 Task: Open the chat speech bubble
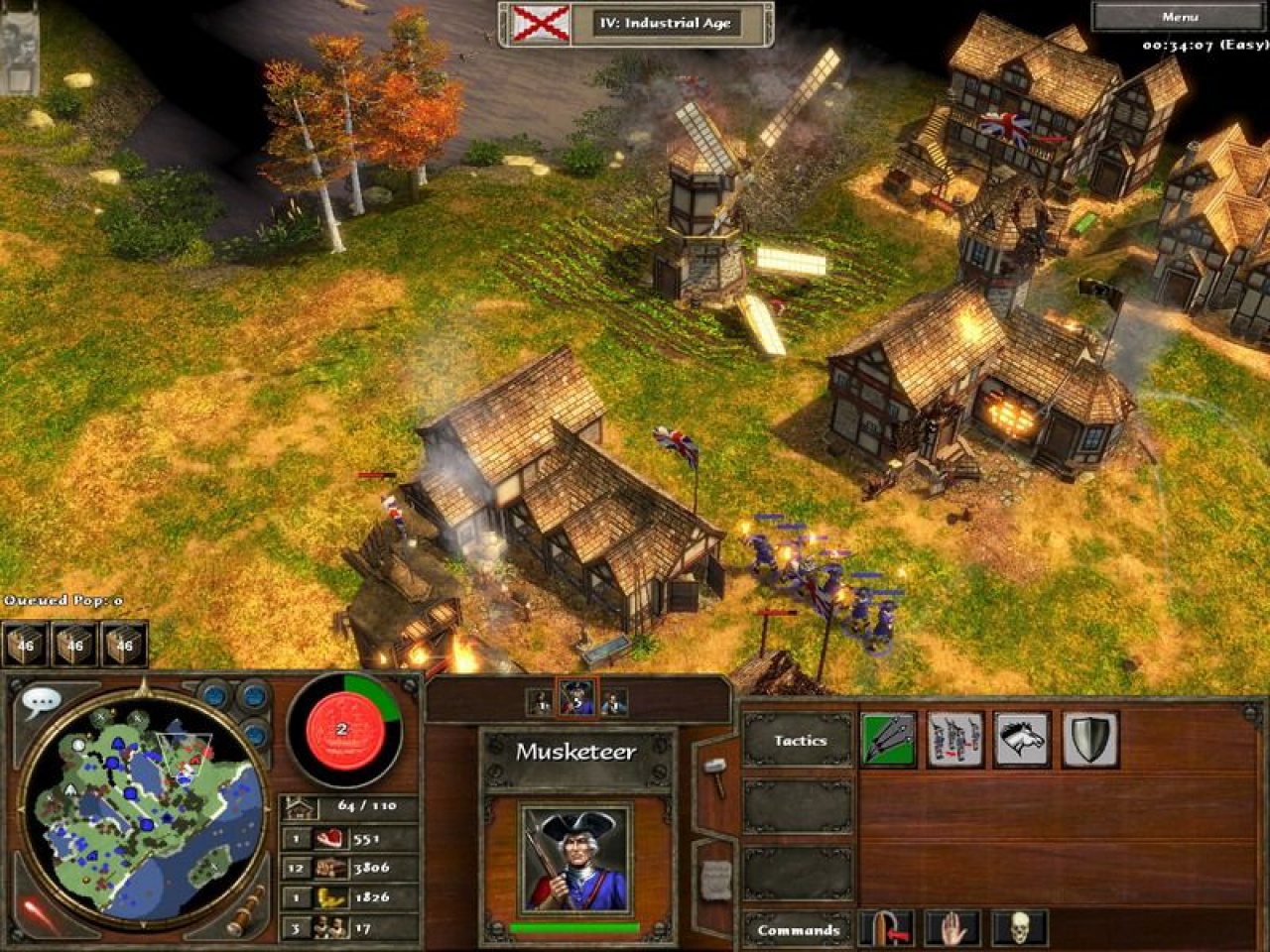click(x=40, y=703)
